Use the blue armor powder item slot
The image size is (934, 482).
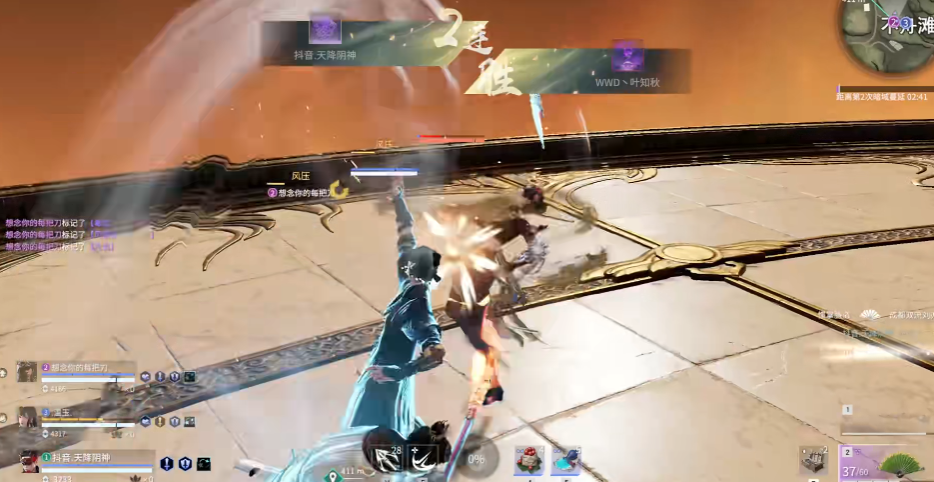point(566,460)
